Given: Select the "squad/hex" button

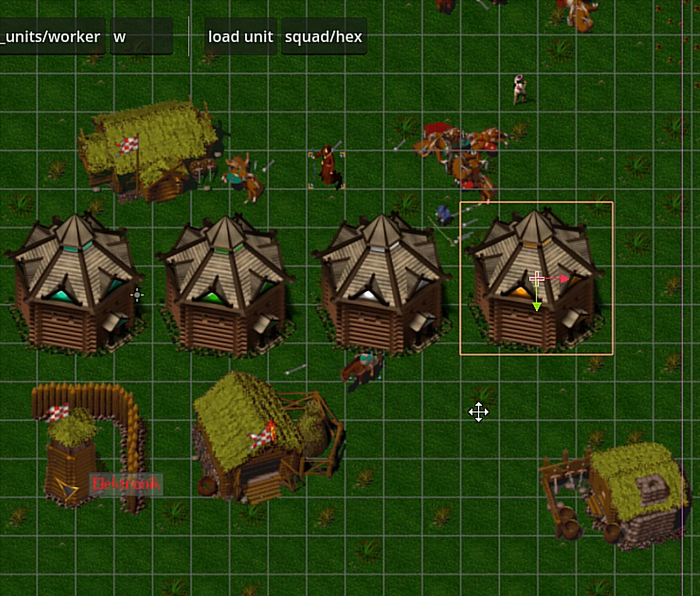Looking at the screenshot, I should tap(323, 37).
